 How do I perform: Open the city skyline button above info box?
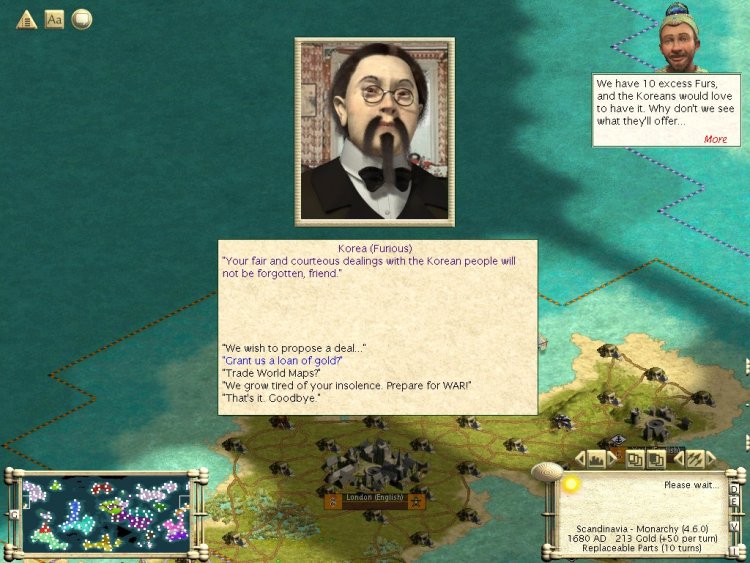(x=598, y=459)
